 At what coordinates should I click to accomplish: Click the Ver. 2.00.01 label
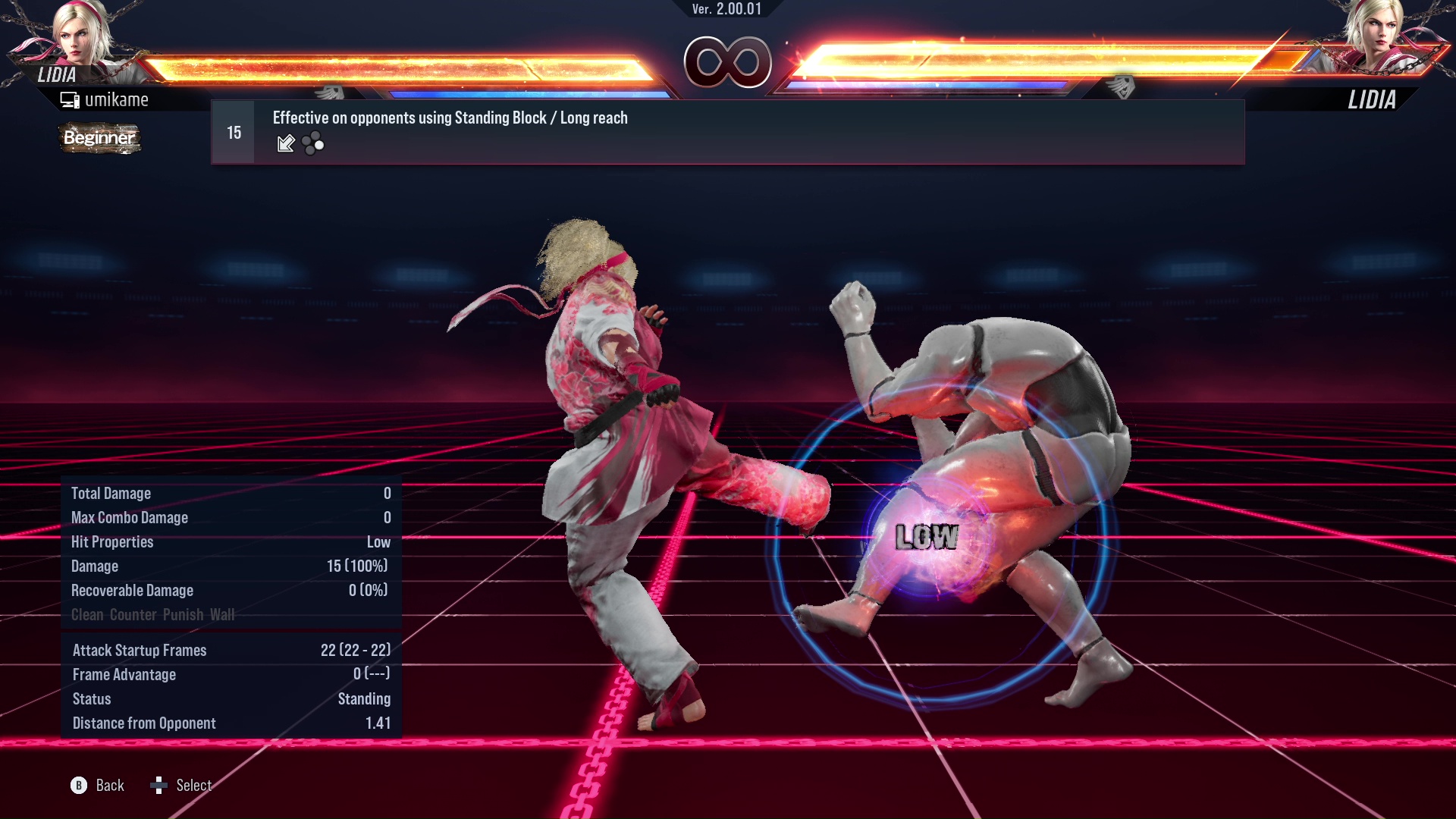tap(726, 11)
